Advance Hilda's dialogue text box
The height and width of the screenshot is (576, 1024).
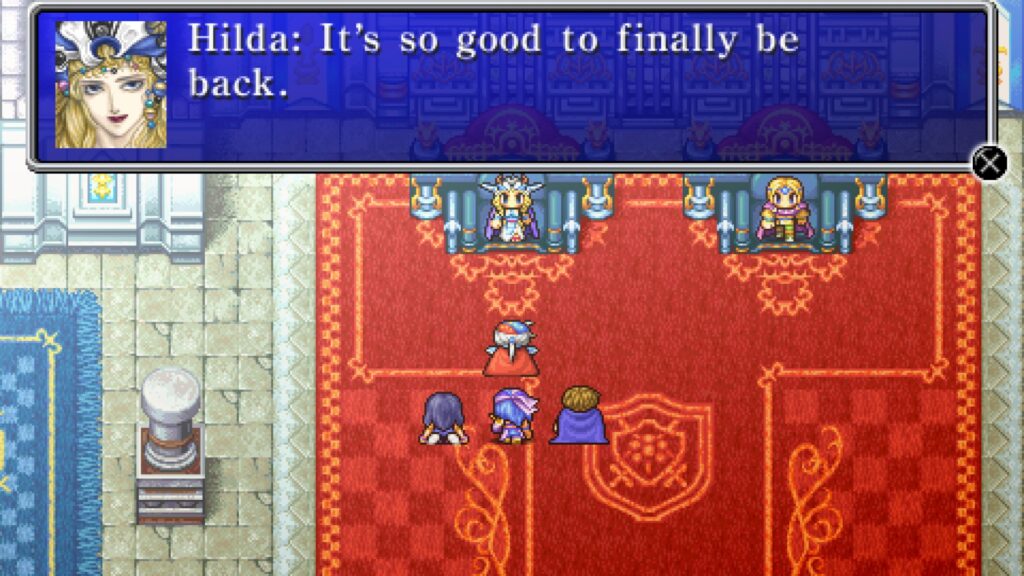point(989,162)
